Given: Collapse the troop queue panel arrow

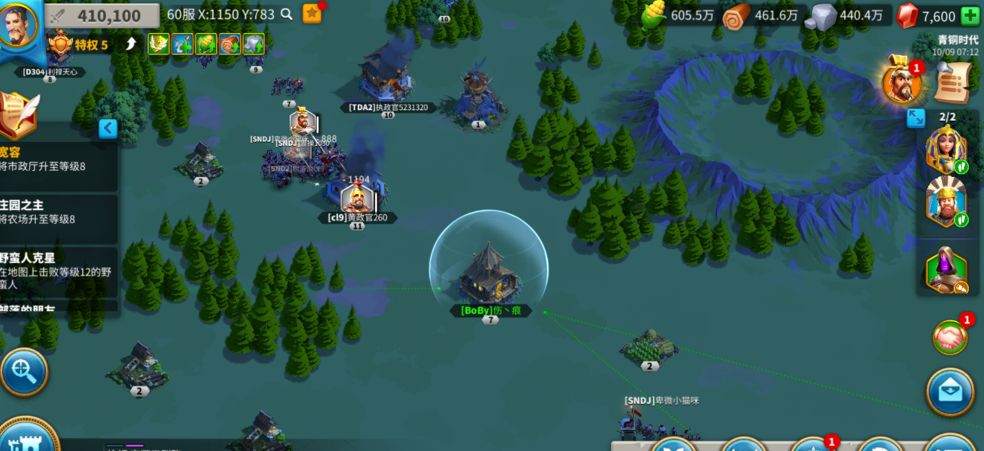Looking at the screenshot, I should [916, 119].
